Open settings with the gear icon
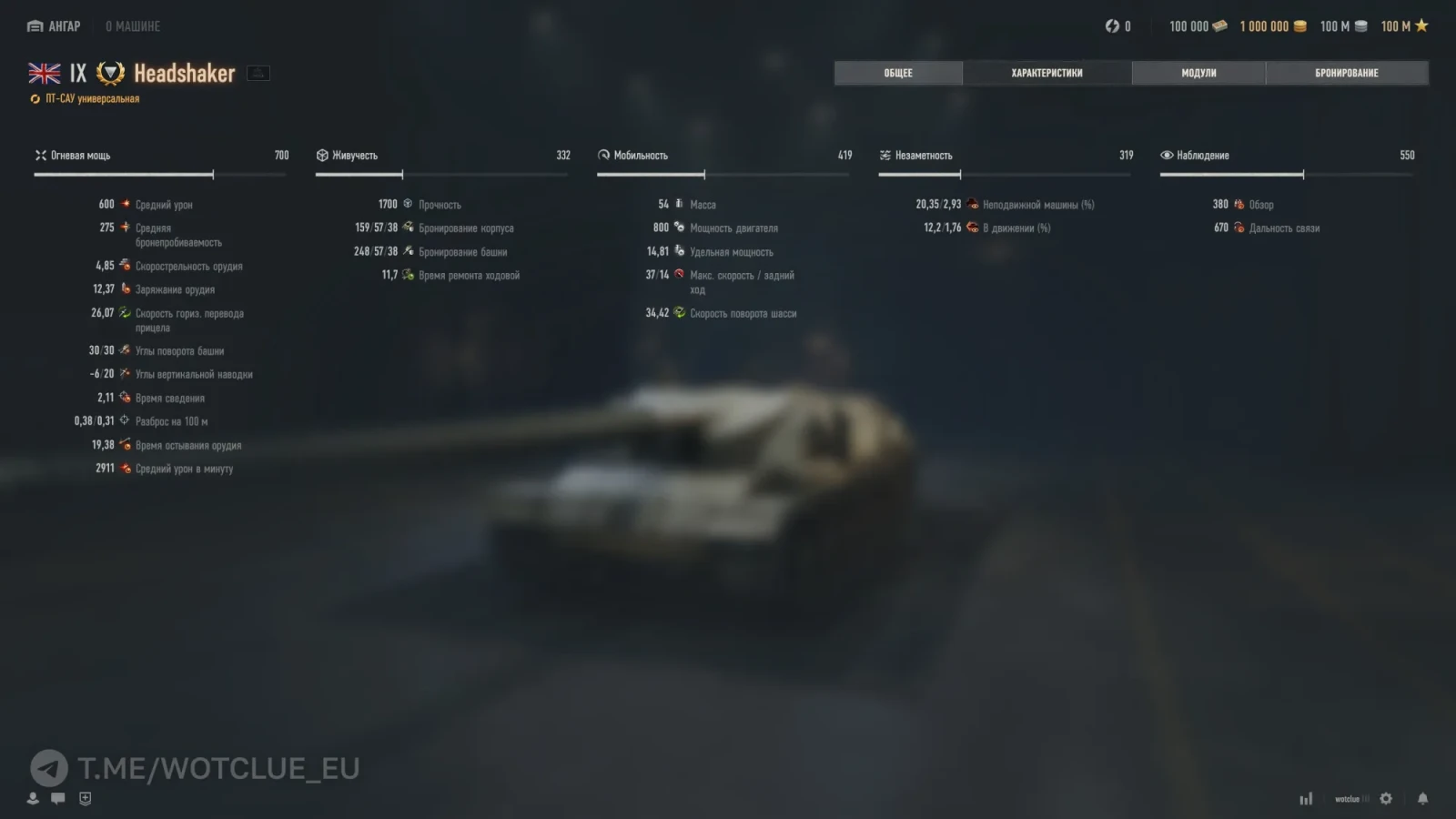1456x819 pixels. [1386, 799]
